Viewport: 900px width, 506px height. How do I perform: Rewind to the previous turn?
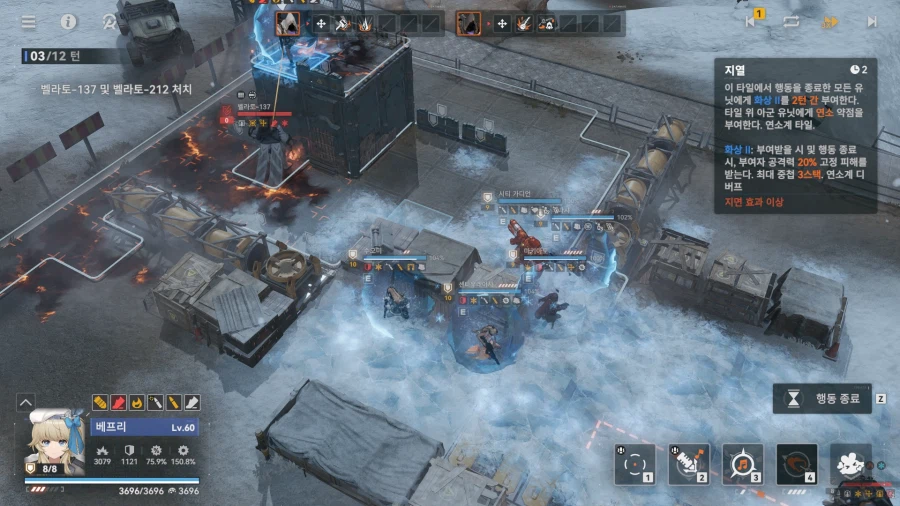click(x=750, y=21)
